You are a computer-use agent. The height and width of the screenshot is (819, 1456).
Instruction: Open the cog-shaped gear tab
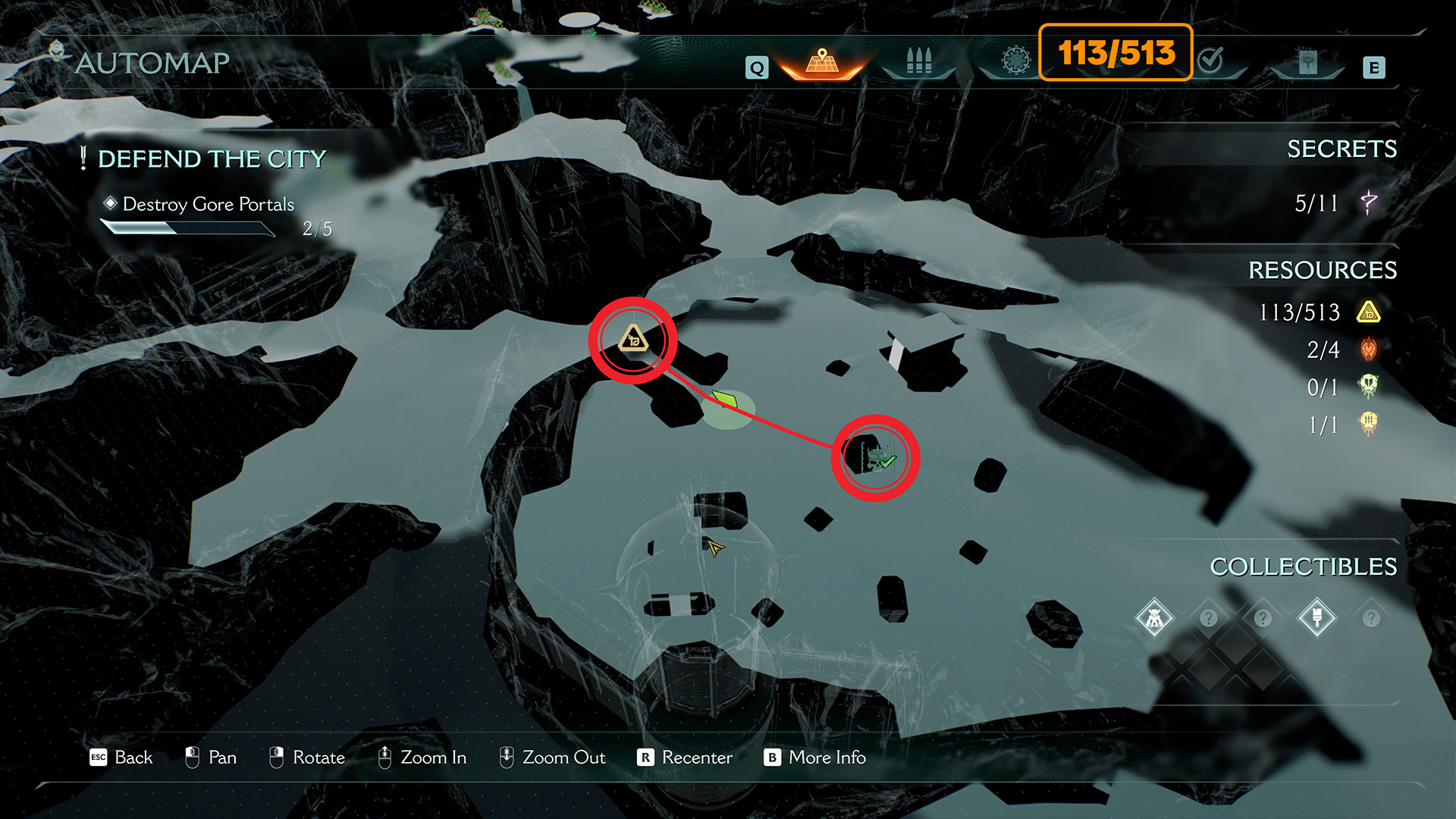point(1016,60)
